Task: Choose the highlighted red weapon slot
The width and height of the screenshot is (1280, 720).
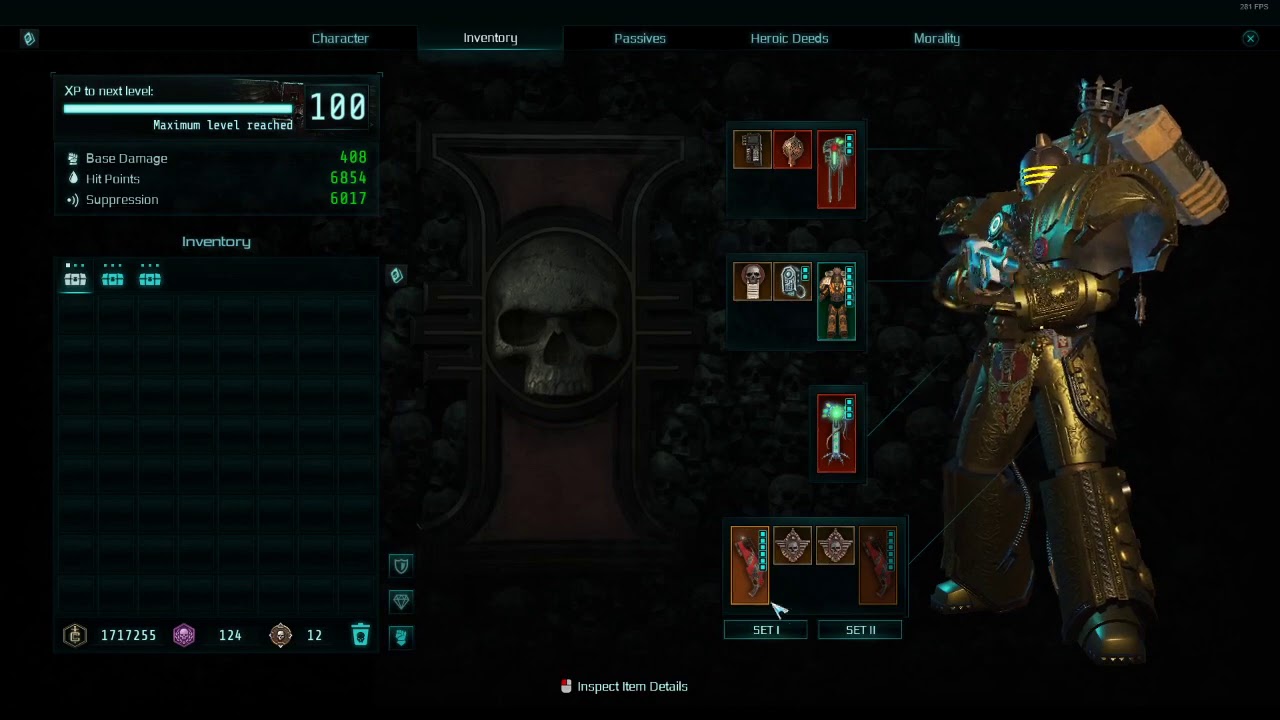Action: coord(750,565)
